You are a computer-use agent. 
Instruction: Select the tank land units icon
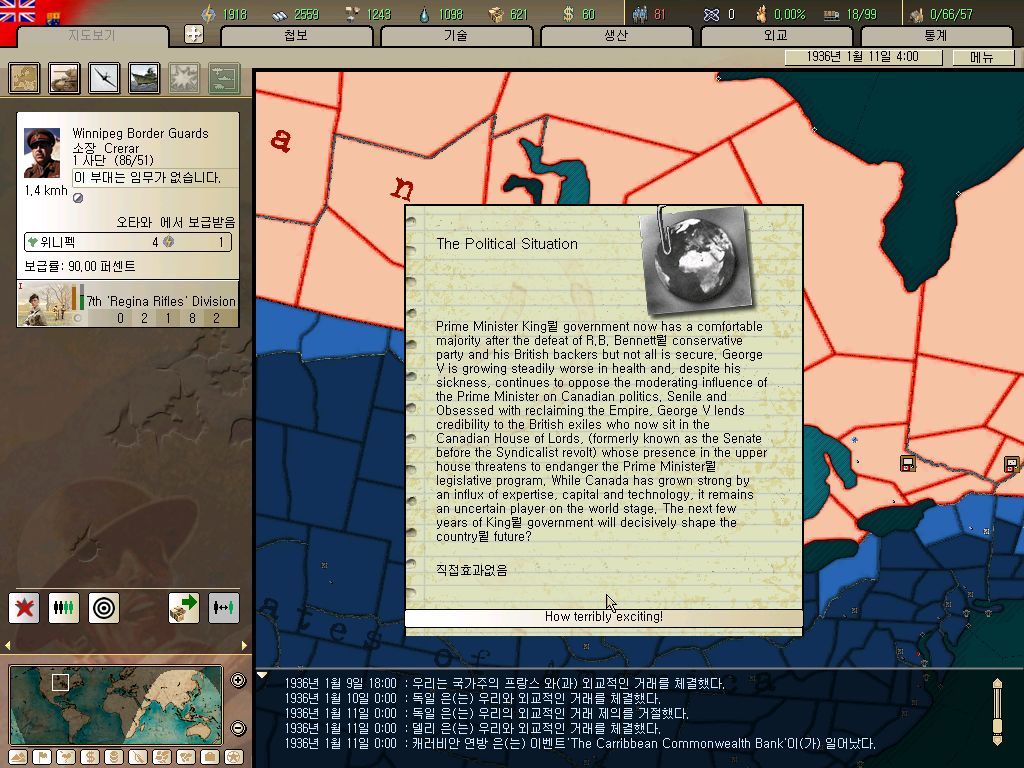pyautogui.click(x=65, y=78)
